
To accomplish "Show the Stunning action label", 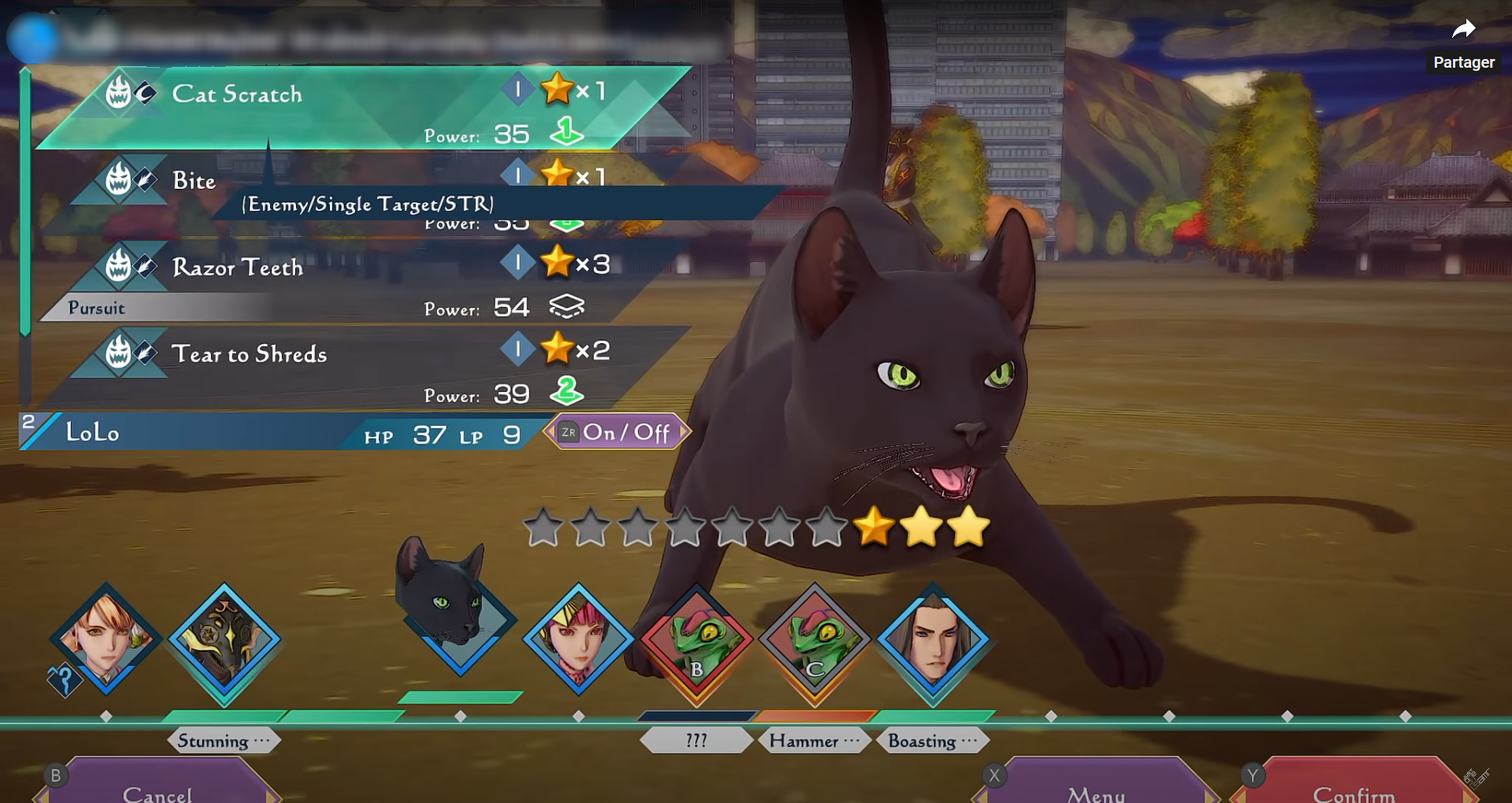I will point(224,741).
